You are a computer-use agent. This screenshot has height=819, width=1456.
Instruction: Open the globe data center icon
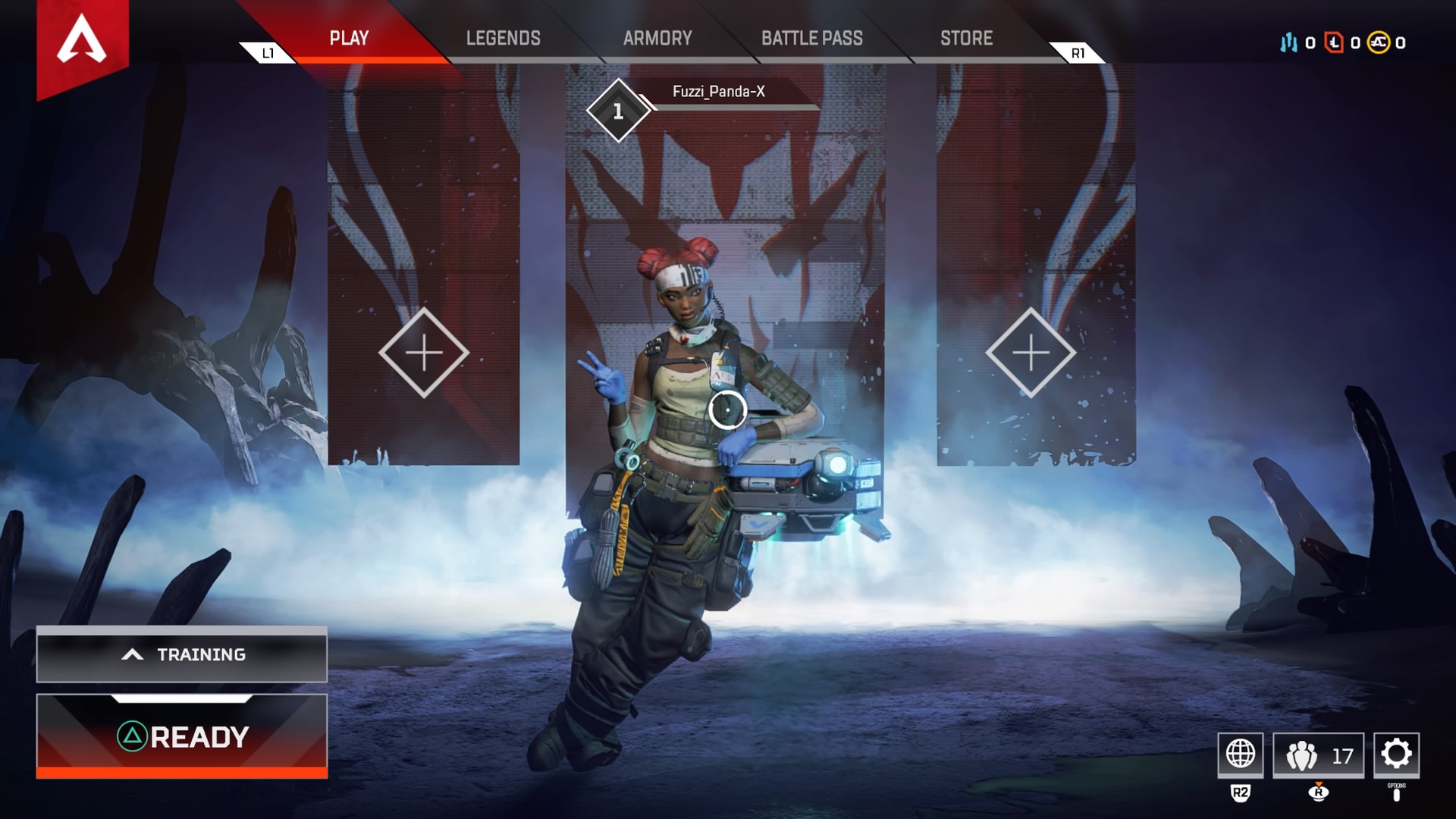tap(1241, 754)
